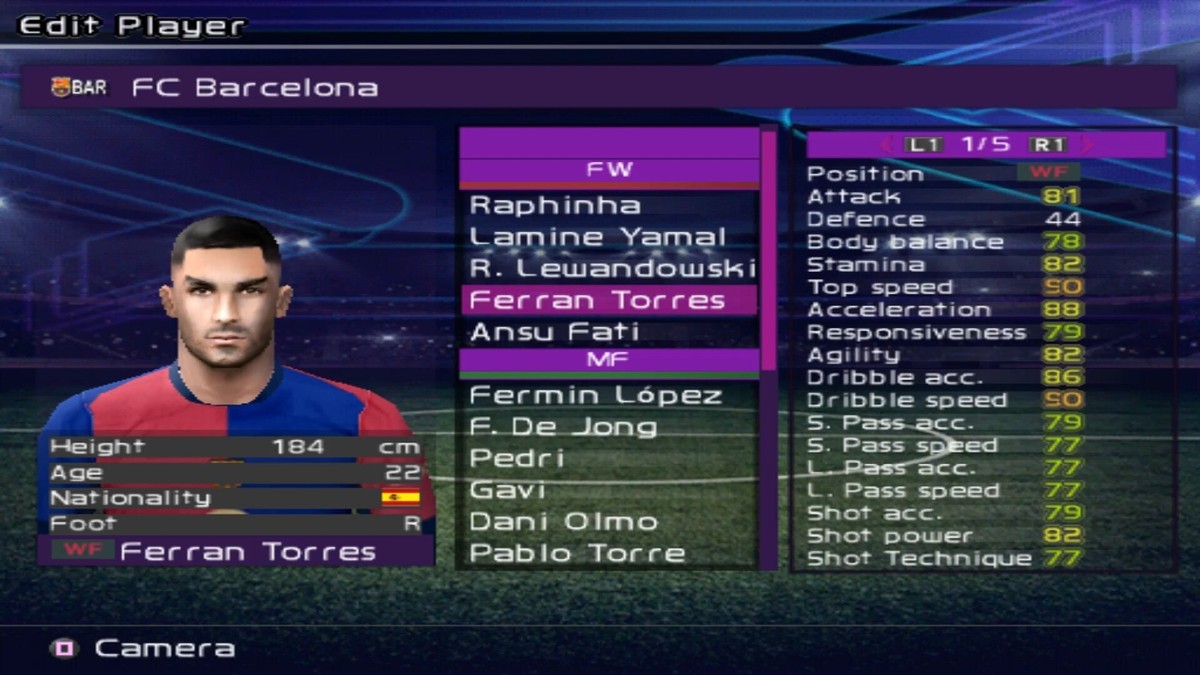This screenshot has height=675, width=1200.
Task: Click the Ferran Torres name bar
Action: [x=236, y=551]
